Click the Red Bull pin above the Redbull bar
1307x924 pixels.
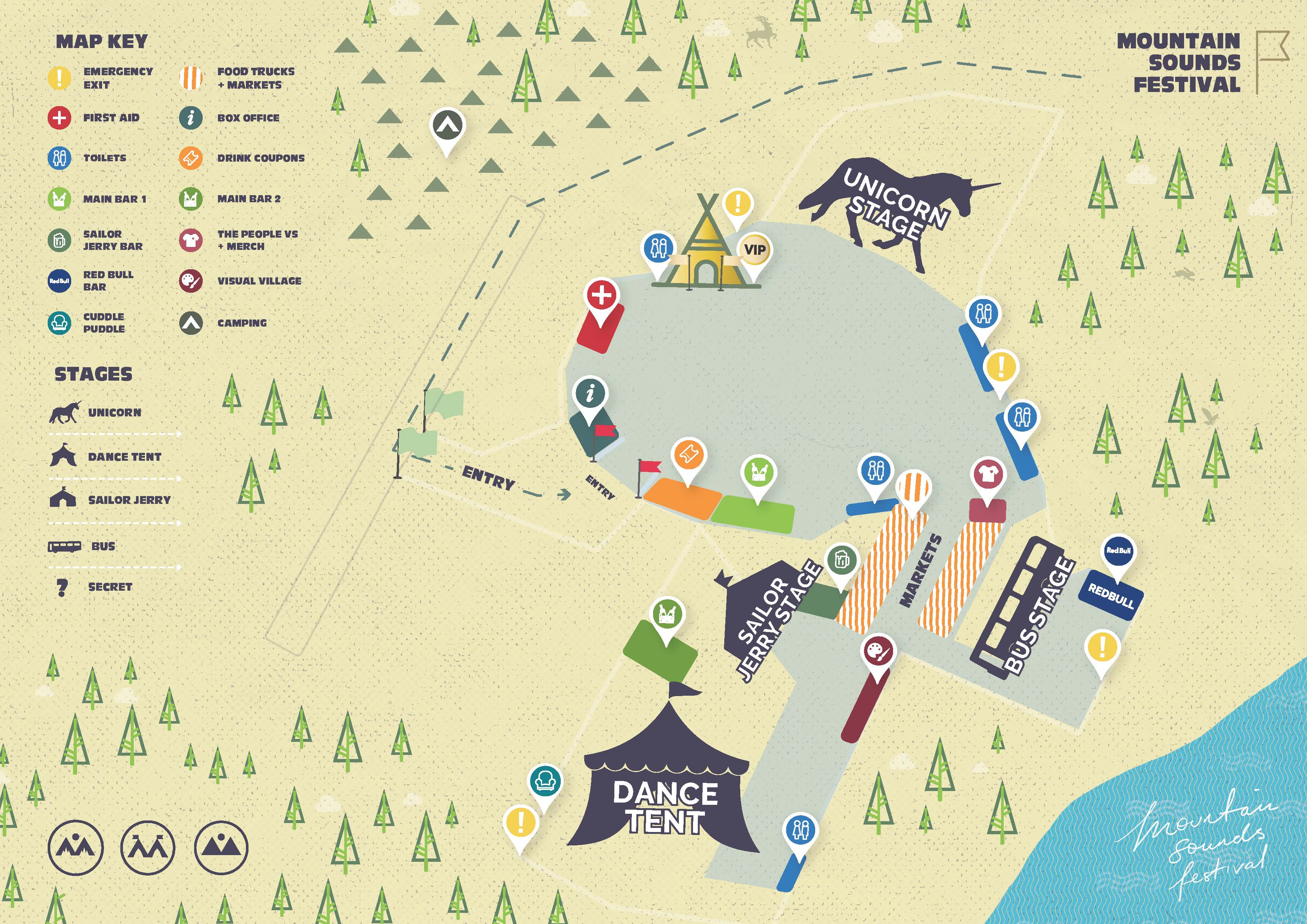click(1117, 551)
